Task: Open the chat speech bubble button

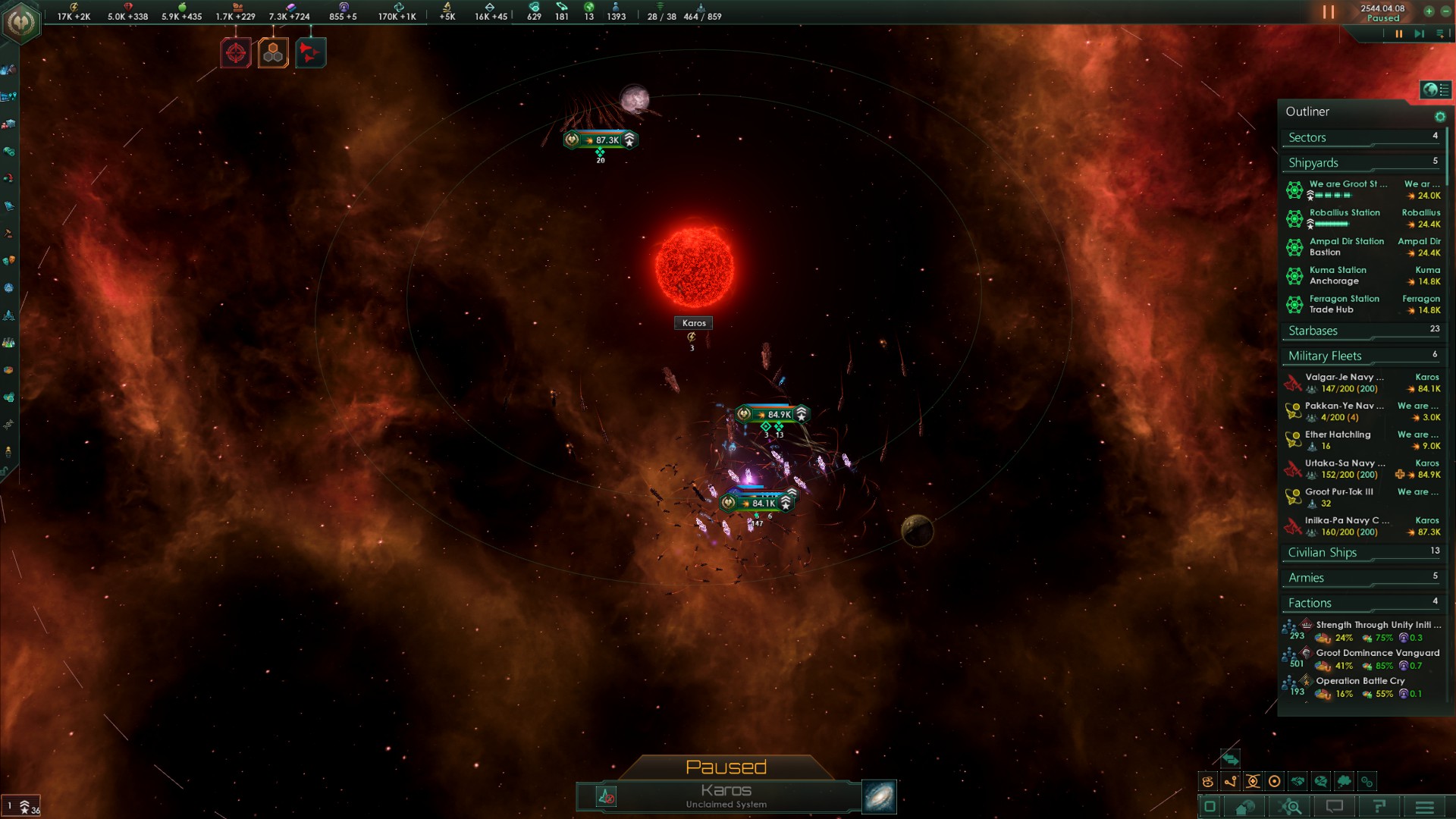Action: [1335, 807]
